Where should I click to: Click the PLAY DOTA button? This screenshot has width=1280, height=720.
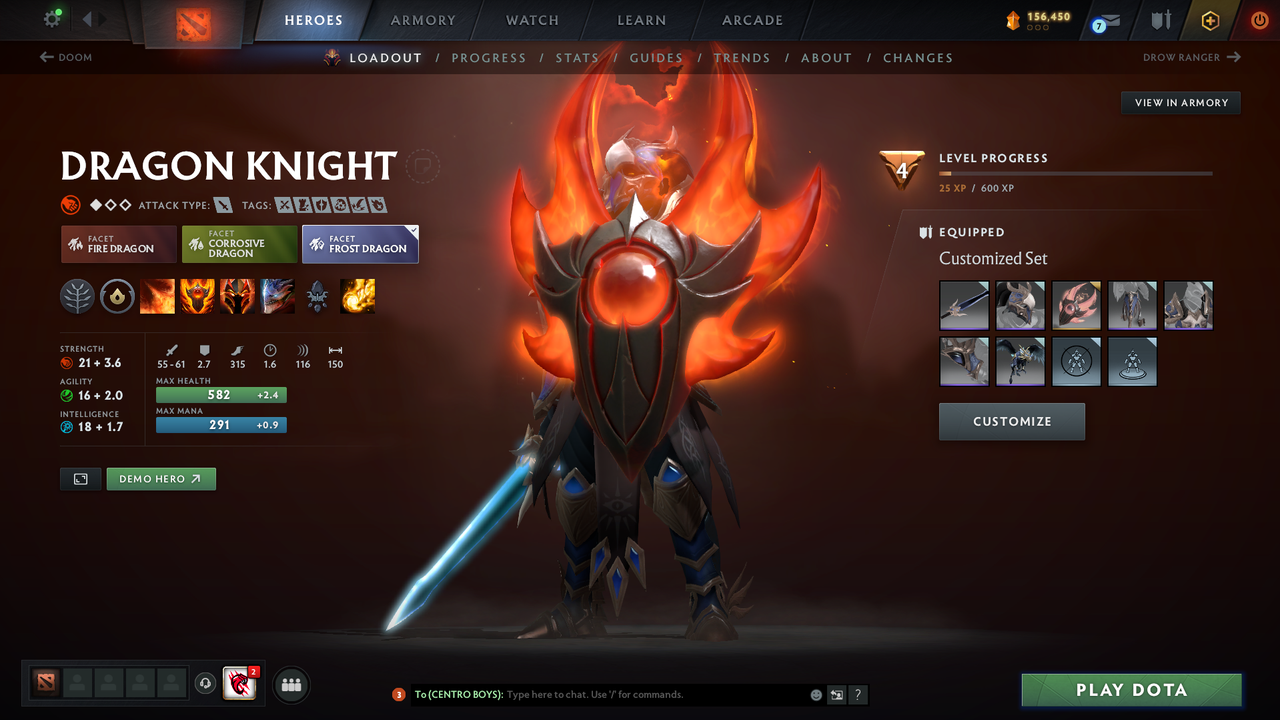1131,690
